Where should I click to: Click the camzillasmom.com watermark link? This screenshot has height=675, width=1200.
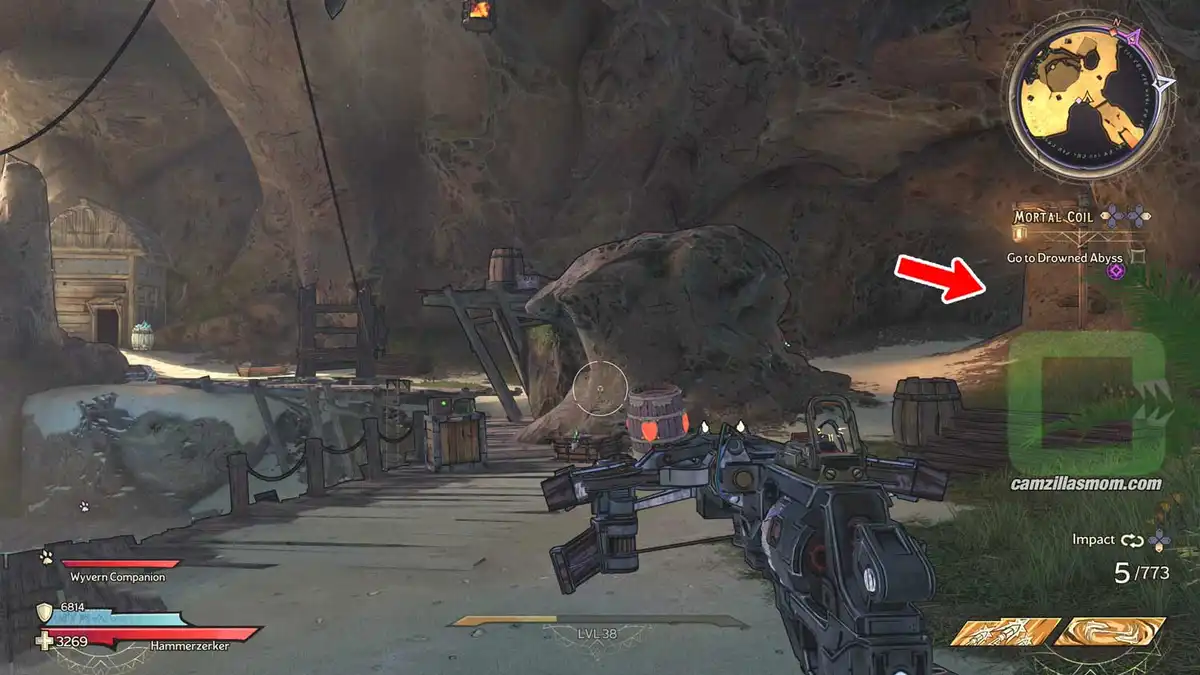[1086, 484]
